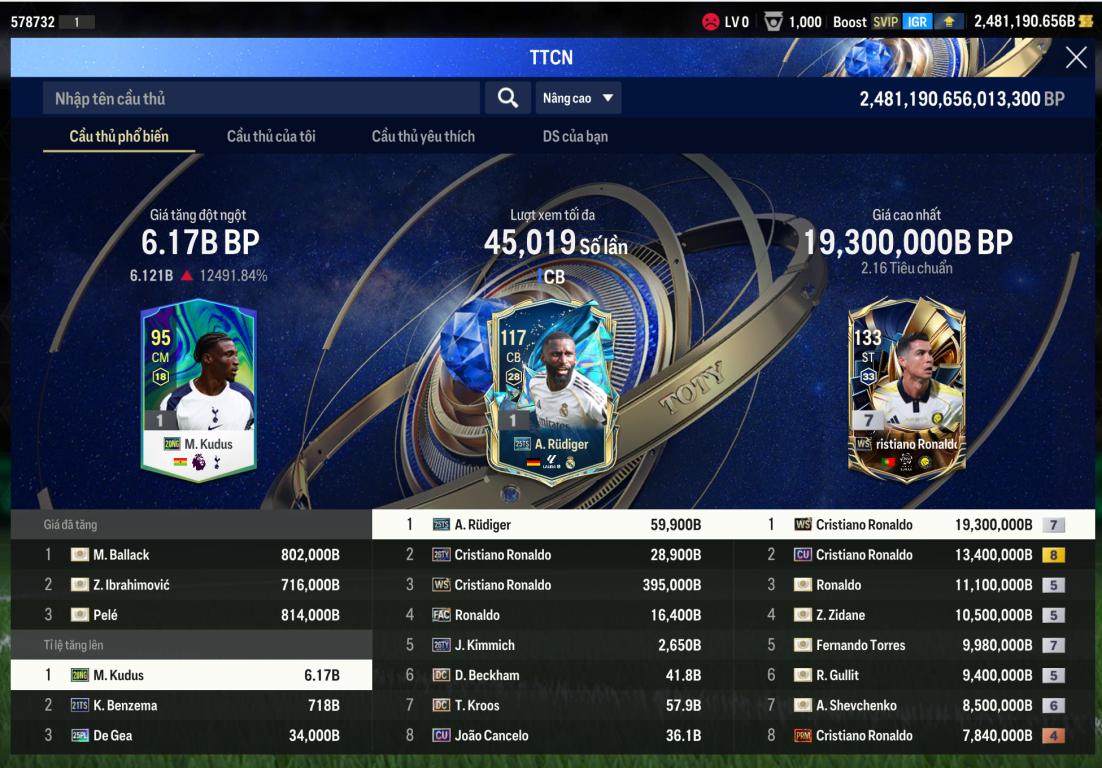This screenshot has width=1102, height=768.
Task: Click the magnifying glass search button
Action: [508, 98]
